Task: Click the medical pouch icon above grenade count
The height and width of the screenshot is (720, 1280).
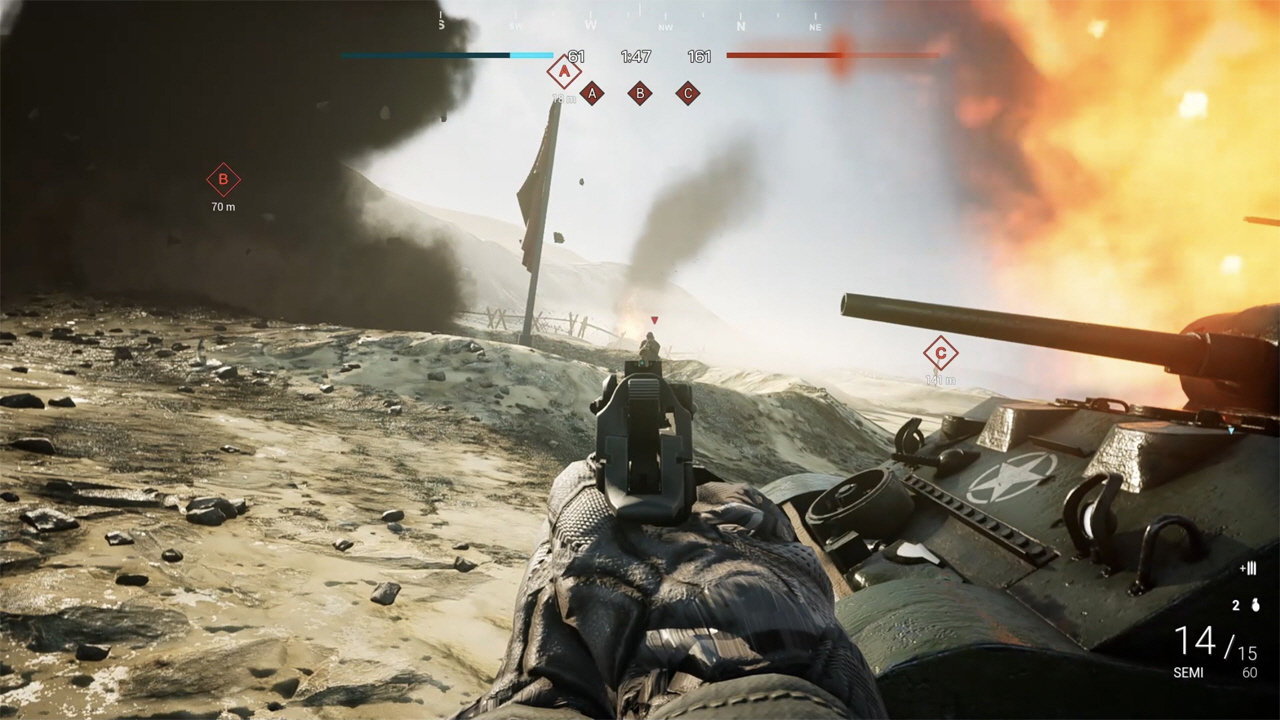Action: (x=1248, y=569)
